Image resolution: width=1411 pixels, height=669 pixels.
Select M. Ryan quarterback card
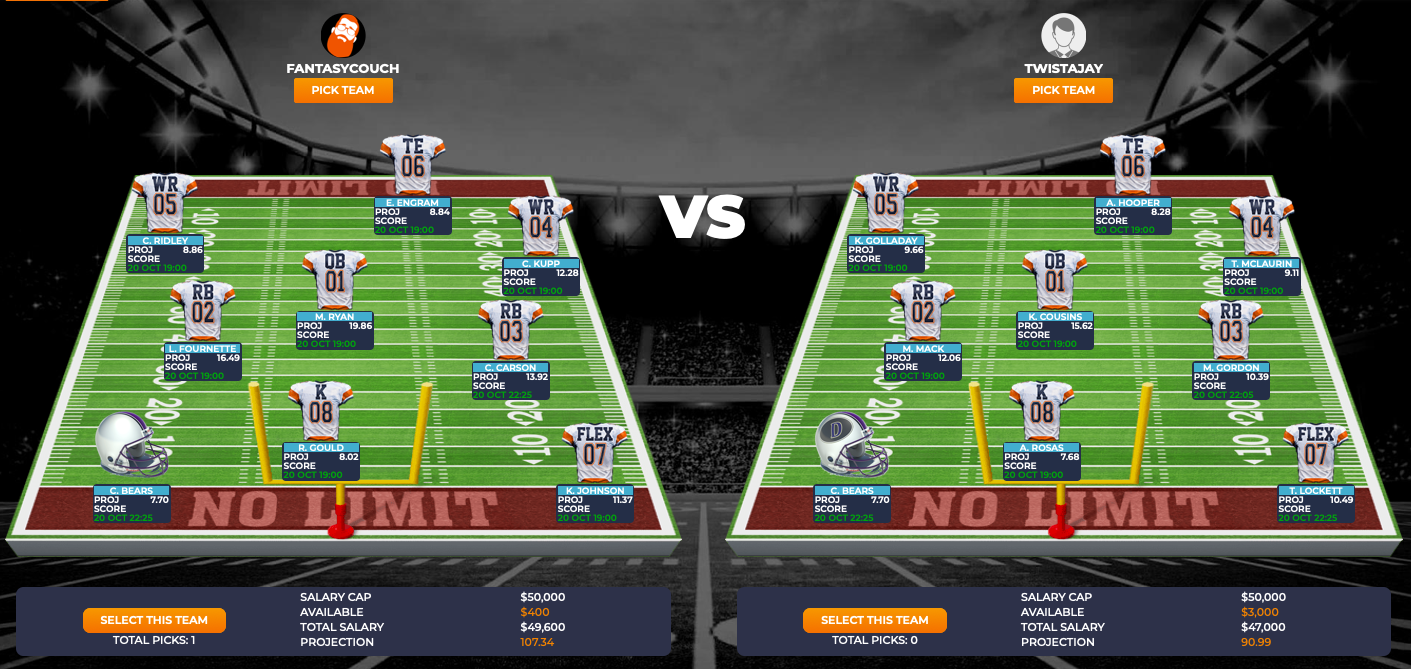(335, 330)
